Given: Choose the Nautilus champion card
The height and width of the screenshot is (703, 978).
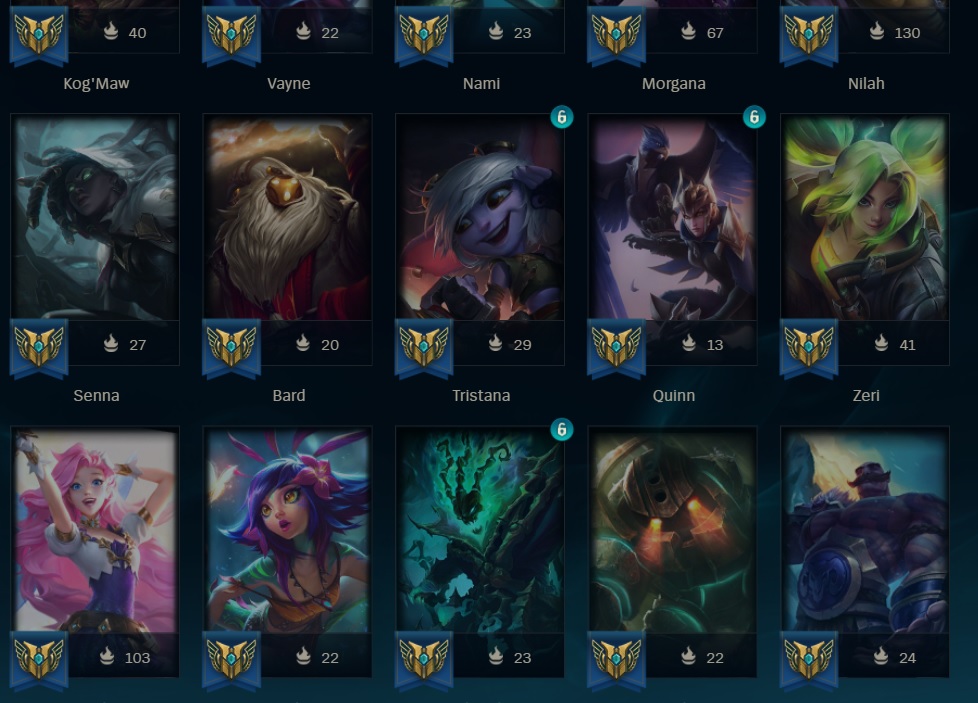Looking at the screenshot, I should pyautogui.click(x=672, y=532).
